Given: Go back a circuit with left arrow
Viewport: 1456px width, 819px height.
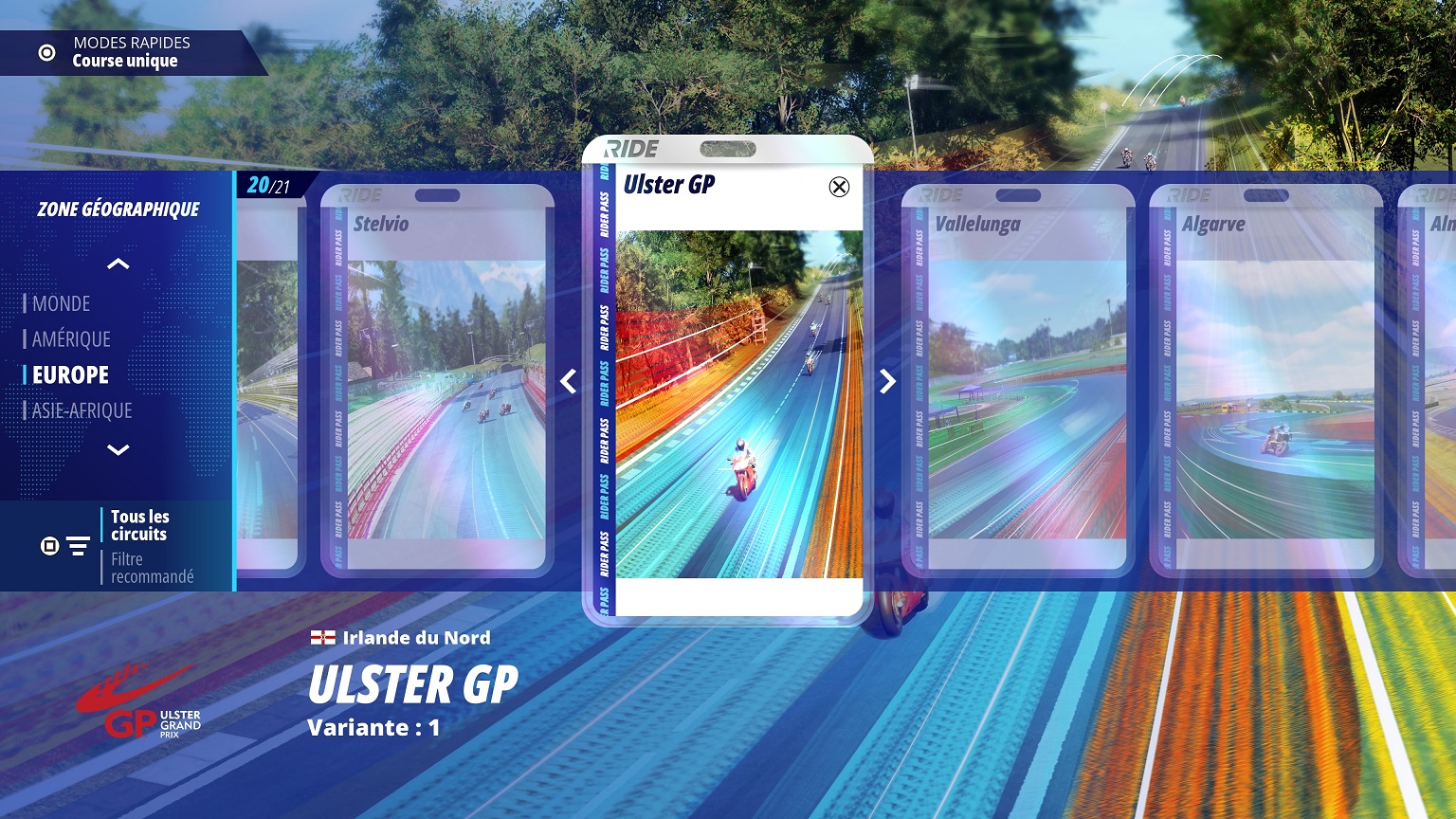Looking at the screenshot, I should point(568,381).
